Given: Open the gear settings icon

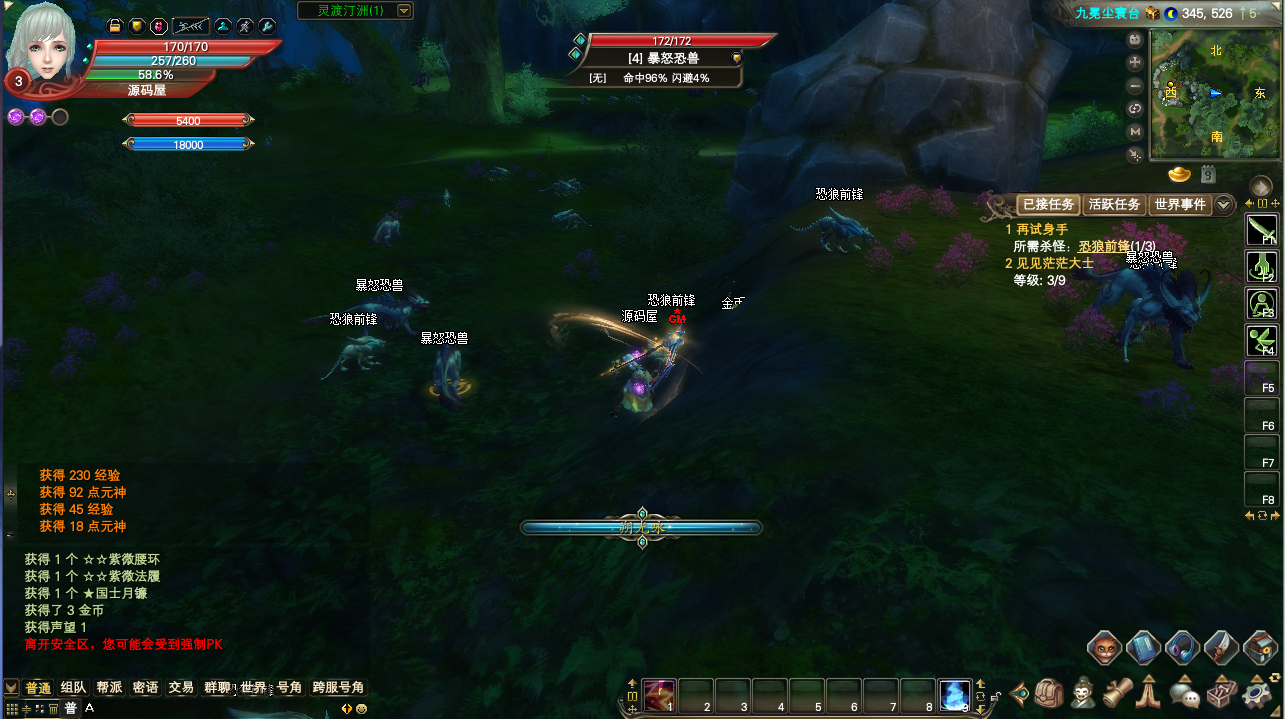Looking at the screenshot, I should (1258, 692).
